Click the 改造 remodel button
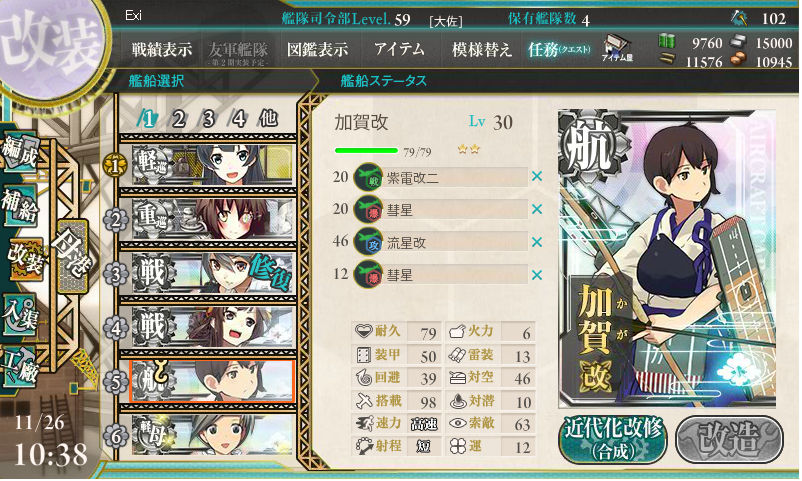Screen dimensions: 802x481 click(x=728, y=438)
